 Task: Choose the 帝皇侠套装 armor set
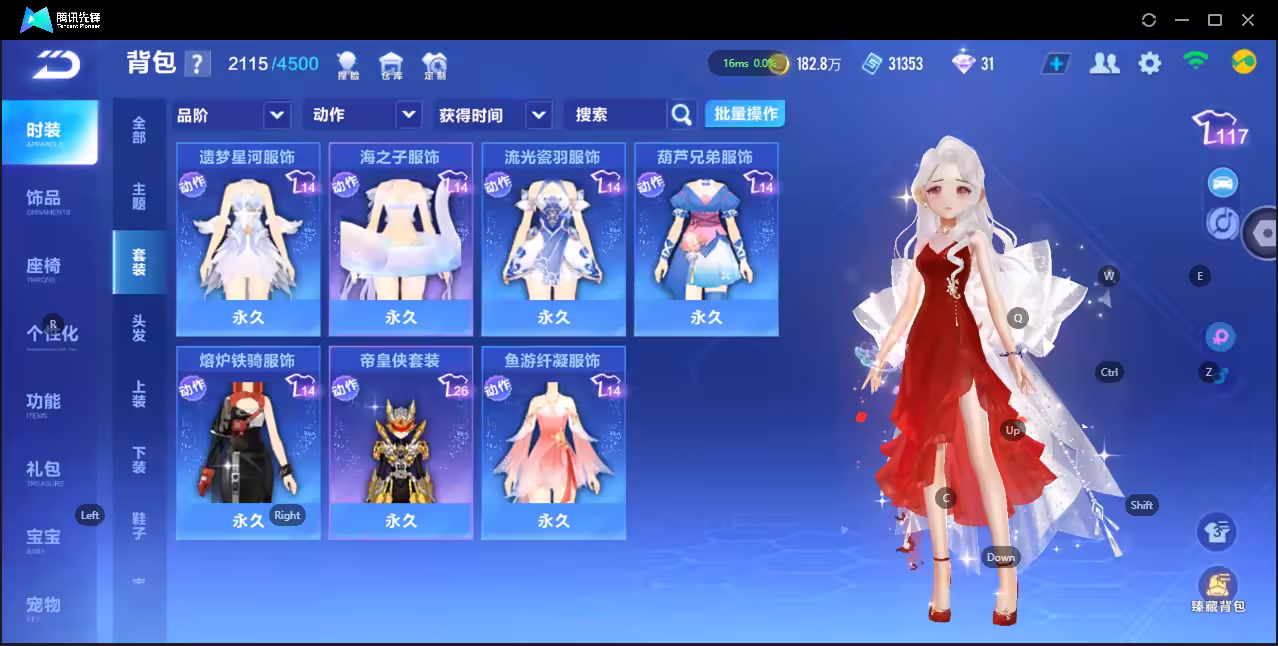(400, 443)
